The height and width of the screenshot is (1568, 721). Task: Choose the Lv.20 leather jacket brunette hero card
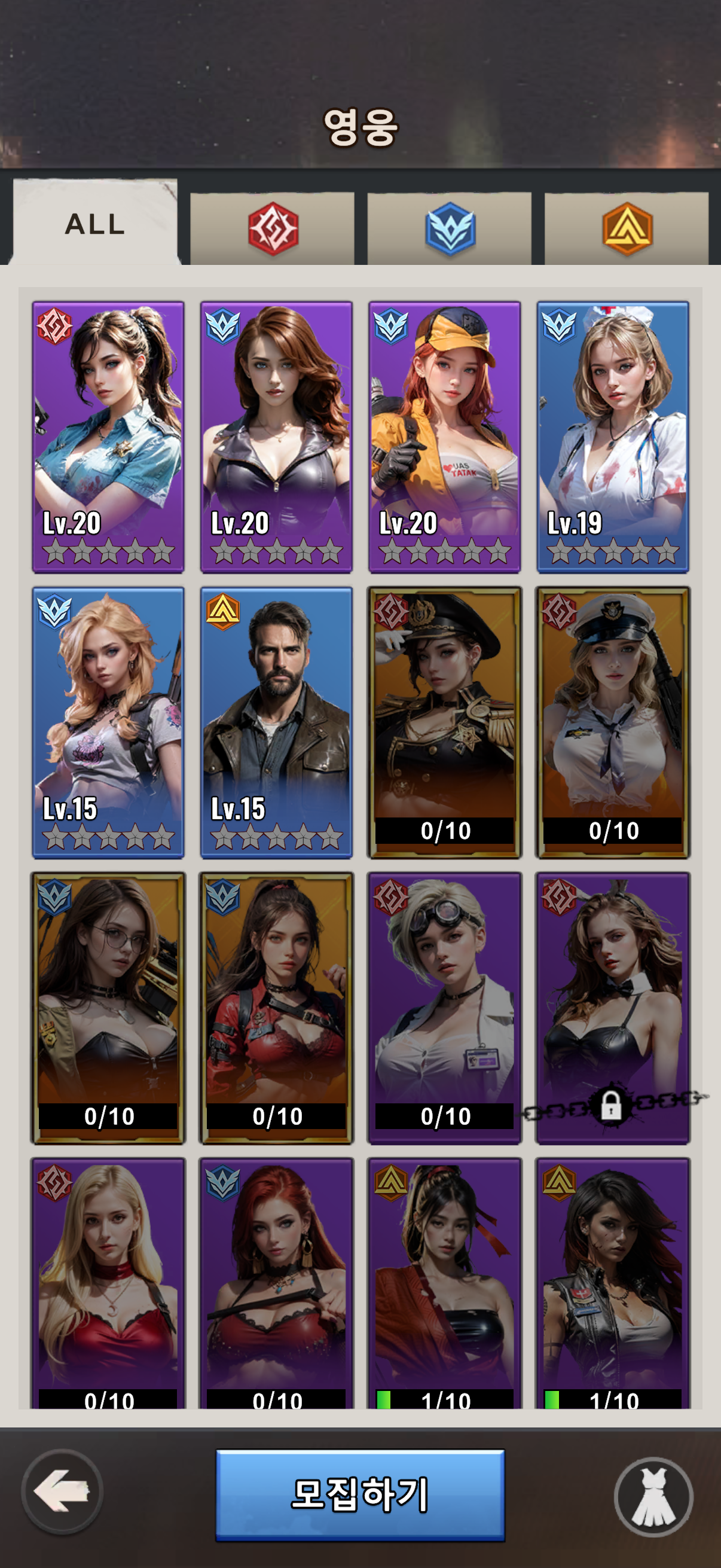[276, 437]
